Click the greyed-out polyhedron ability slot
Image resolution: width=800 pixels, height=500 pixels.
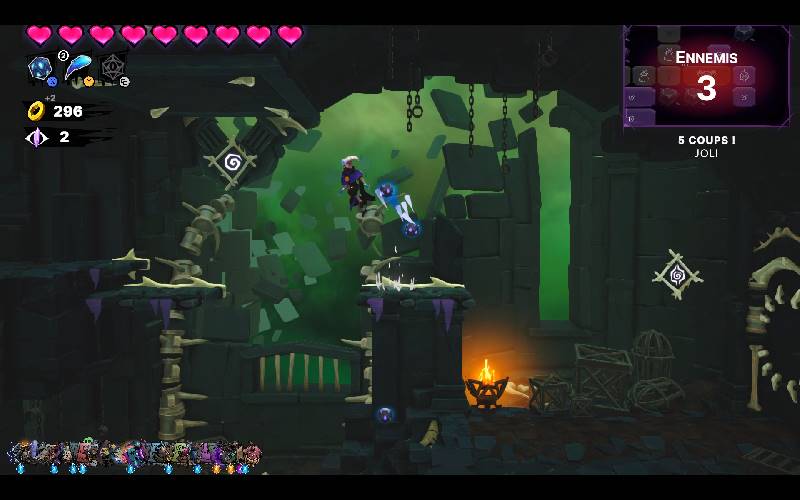coord(112,68)
